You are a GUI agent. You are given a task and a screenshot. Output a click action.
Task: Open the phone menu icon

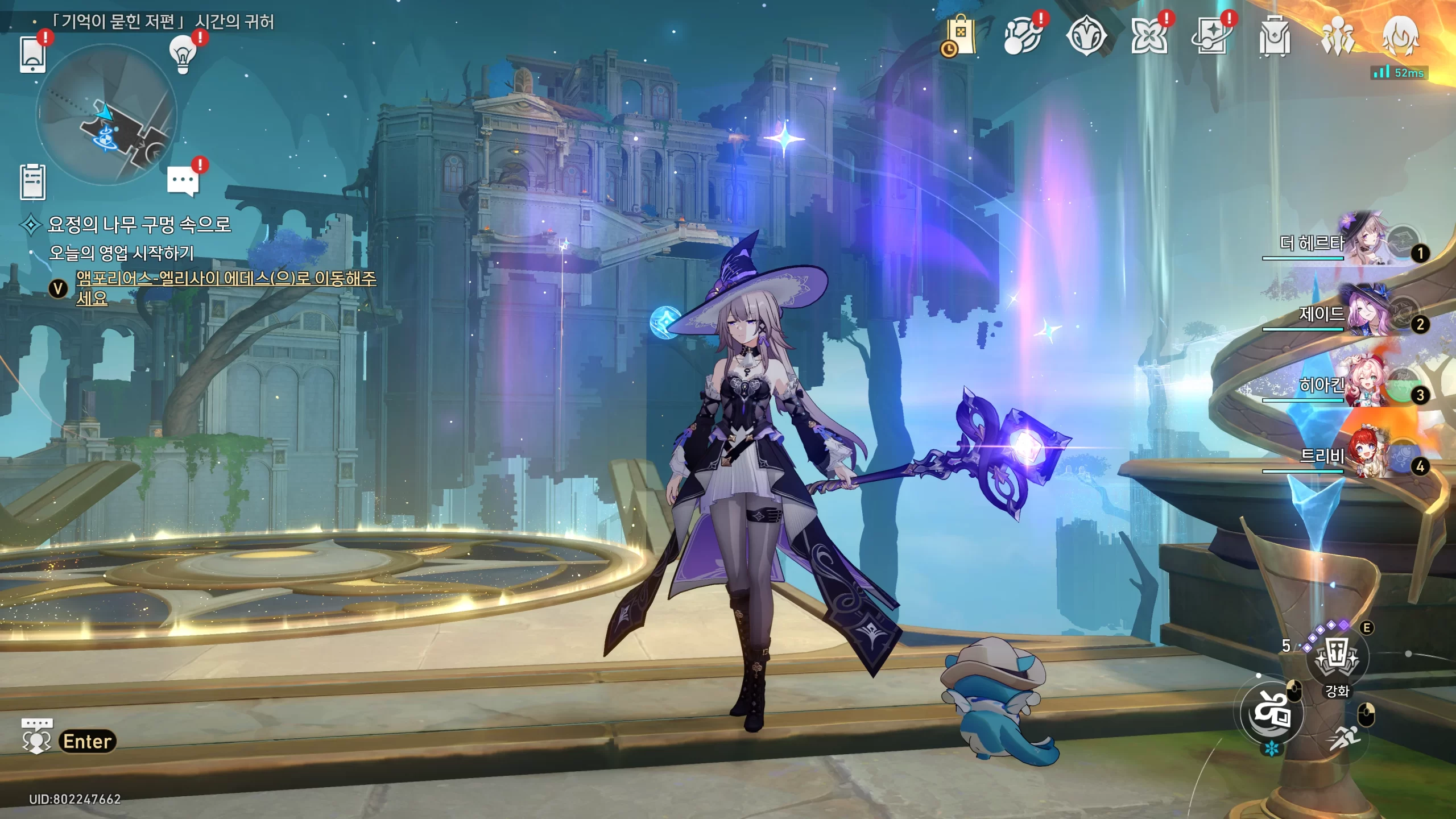tap(32, 54)
